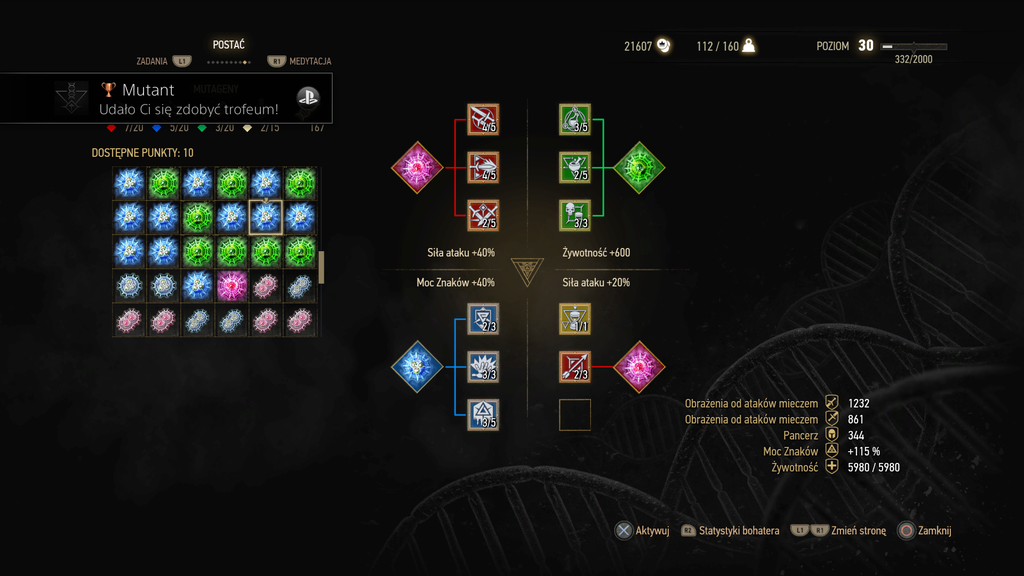Select the red combat skill showing 2/5
This screenshot has width=1024, height=576.
[x=483, y=214]
